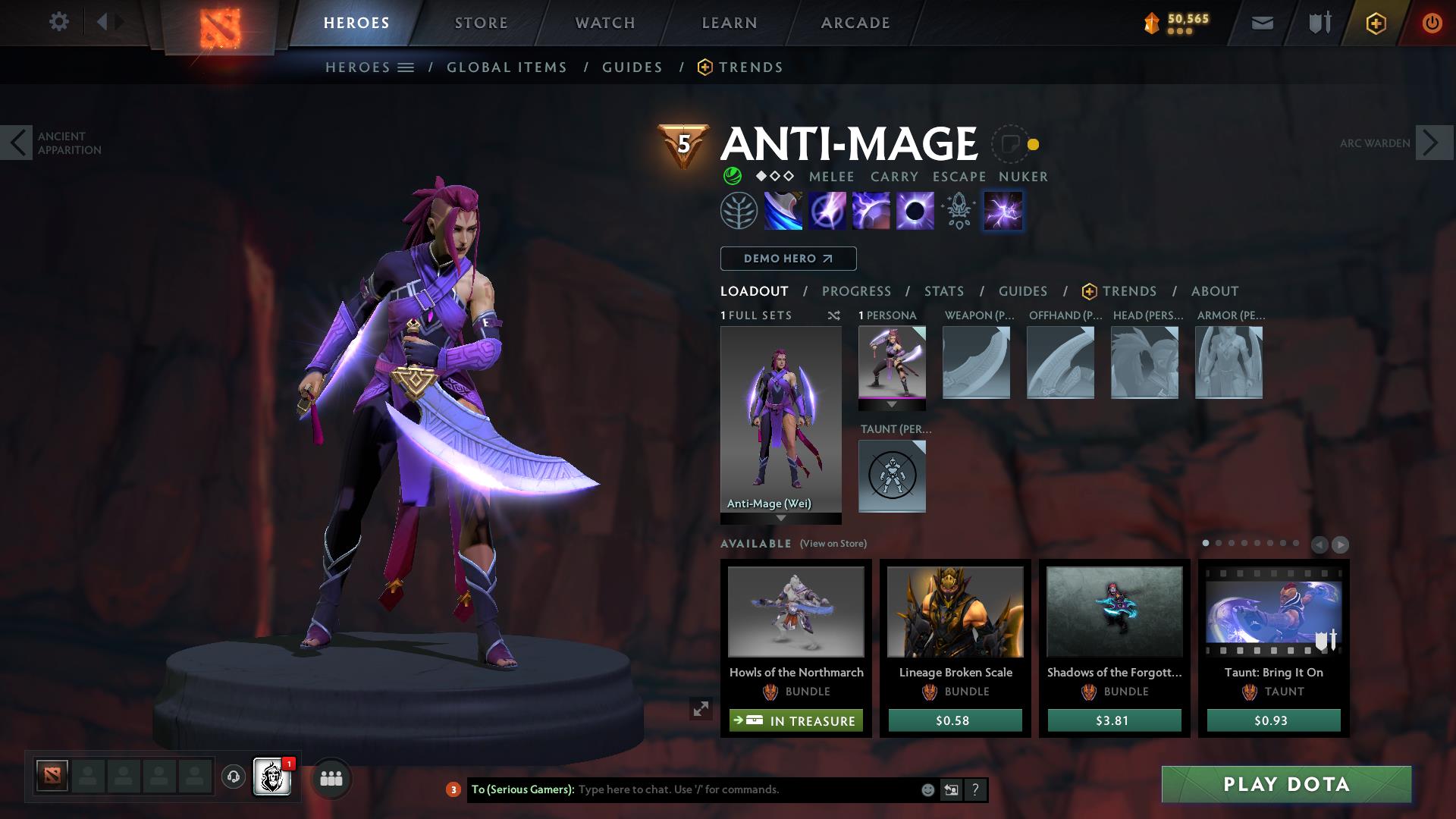Viewport: 1456px width, 819px height.
Task: Open the settings gear icon
Action: (x=59, y=22)
